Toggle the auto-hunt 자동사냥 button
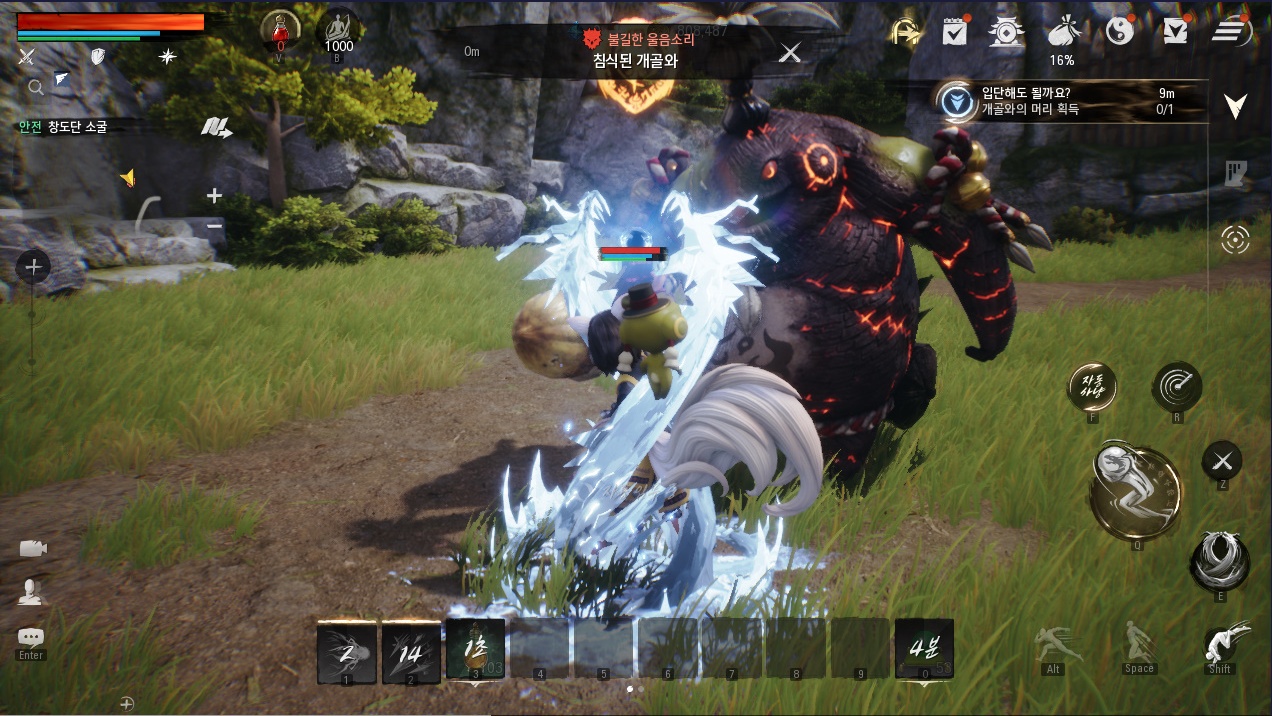 pyautogui.click(x=1092, y=386)
